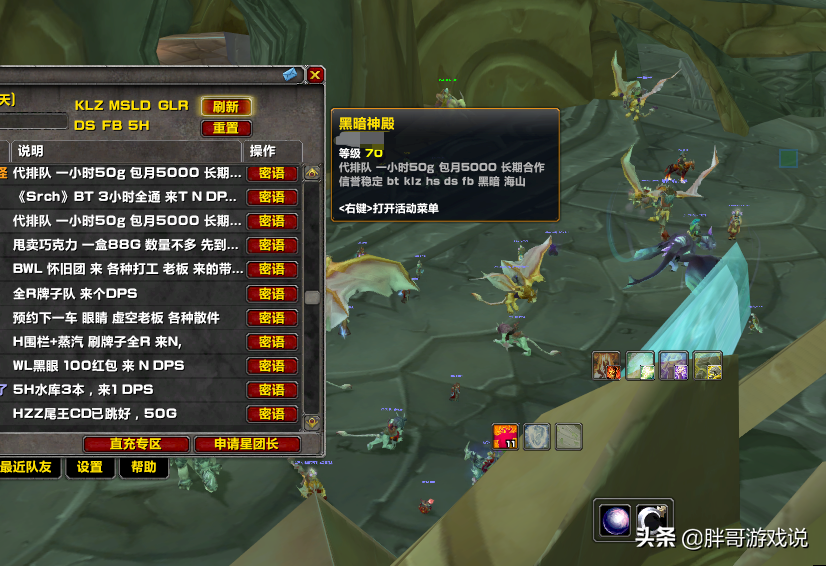This screenshot has width=826, height=566.
Task: Whisper the 全R牌子队 listing
Action: point(272,293)
